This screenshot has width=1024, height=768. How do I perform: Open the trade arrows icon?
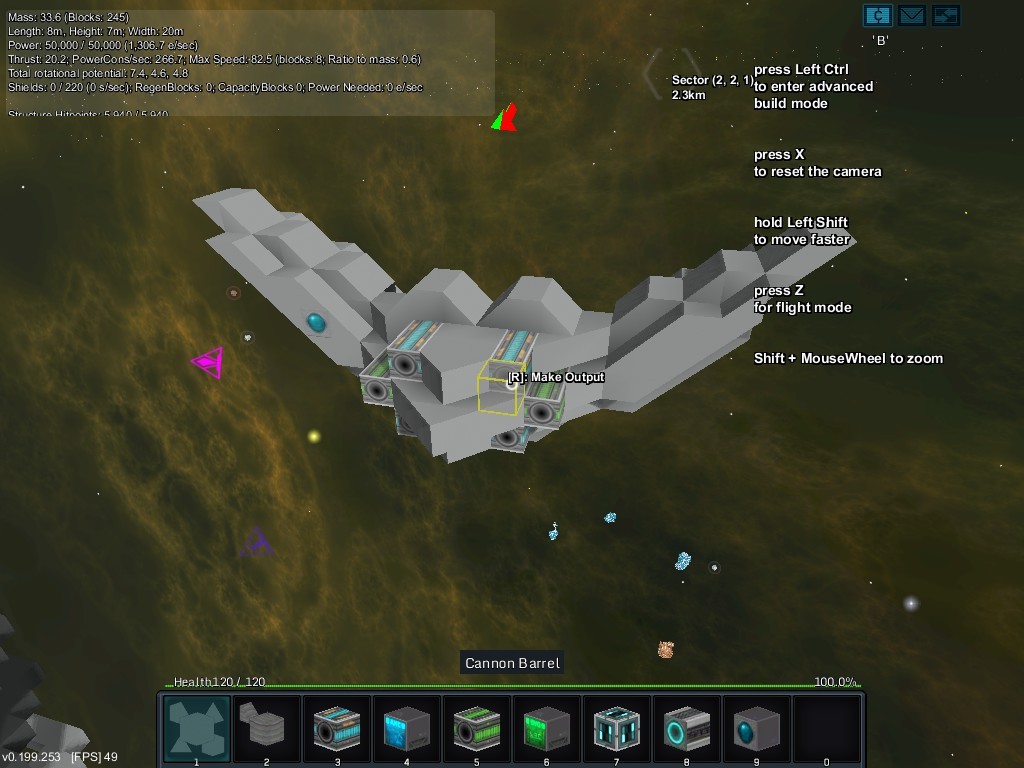tap(945, 15)
